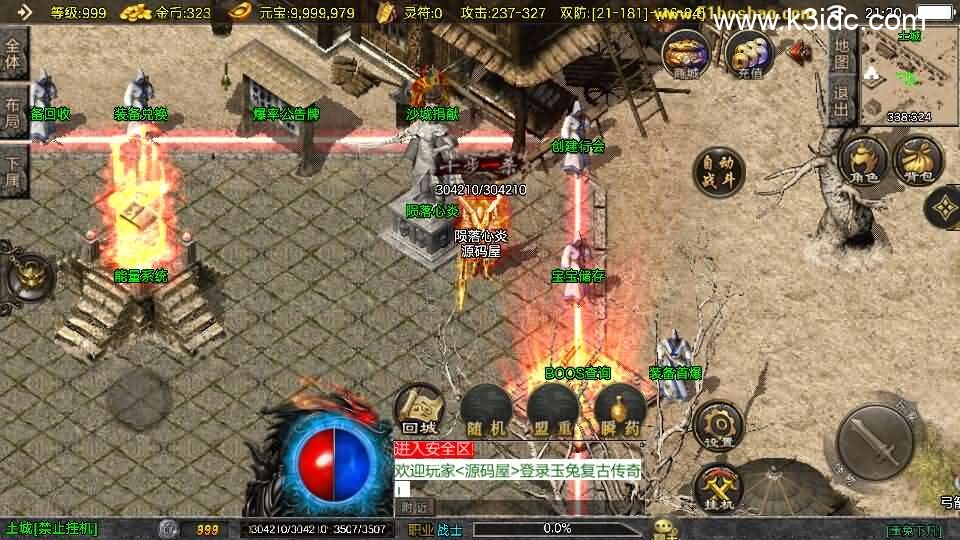Activate the 挂机 auto-hunt button
The image size is (960, 540).
[718, 487]
